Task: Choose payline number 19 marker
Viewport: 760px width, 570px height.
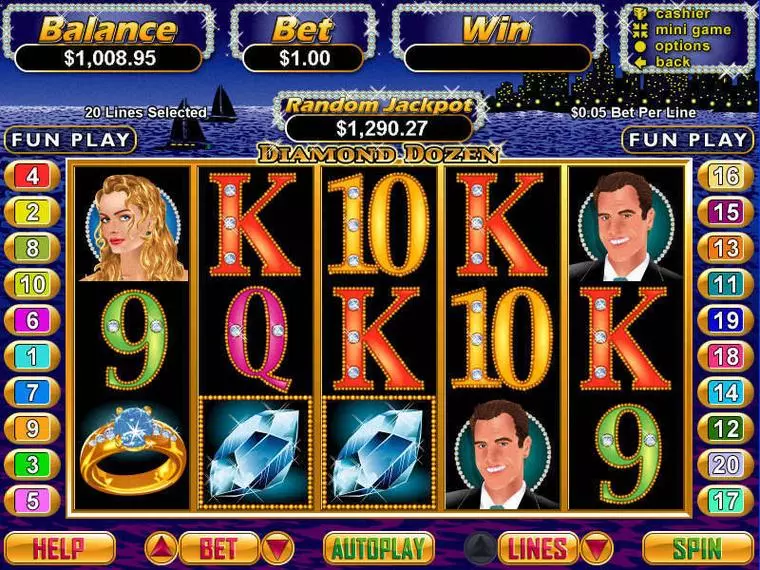Action: click(727, 320)
